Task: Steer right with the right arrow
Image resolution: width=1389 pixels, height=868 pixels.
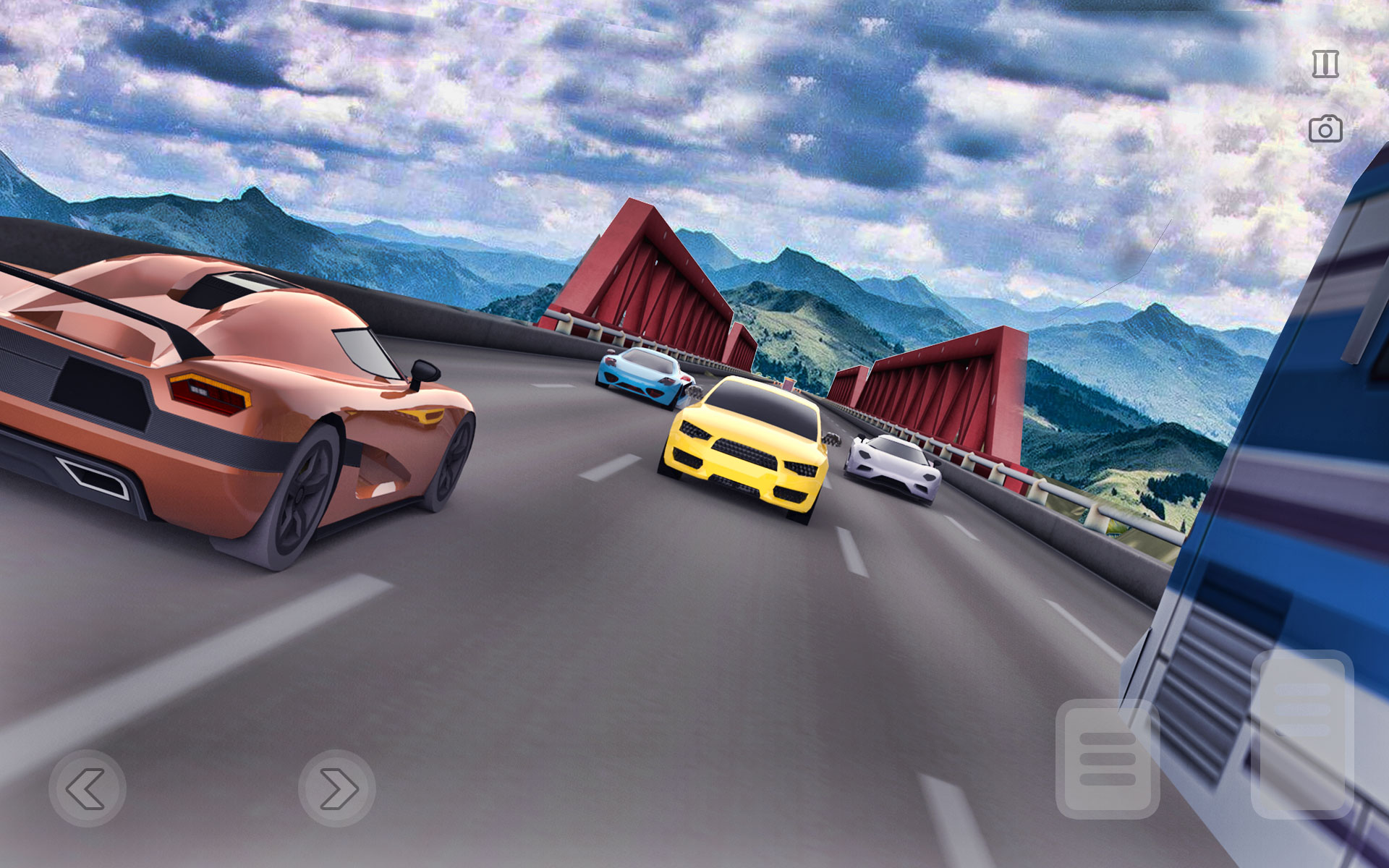Action: [337, 788]
